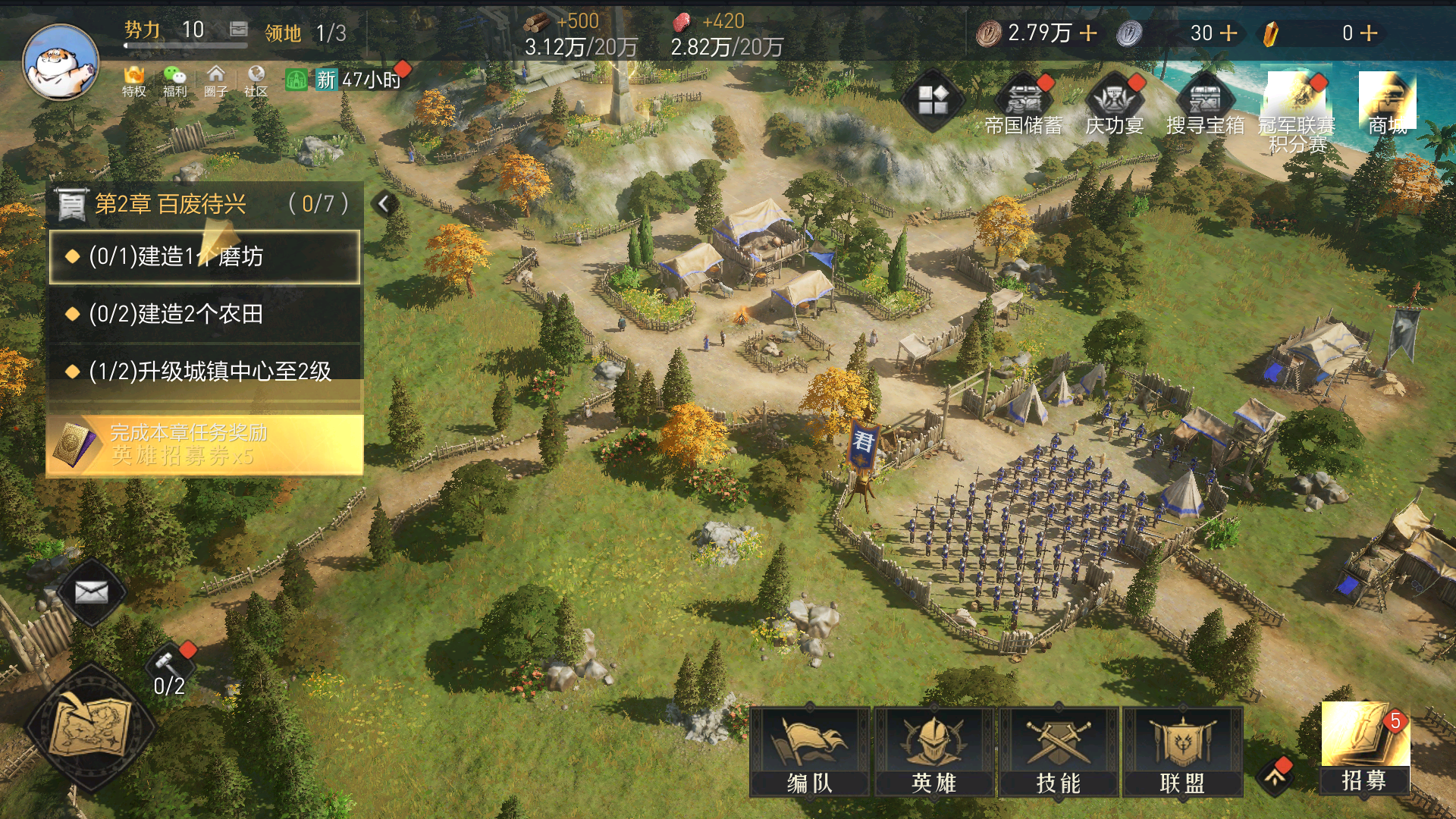Screen dimensions: 1456x819
Task: Select the quest 建造1个磨坊
Action: 205,257
